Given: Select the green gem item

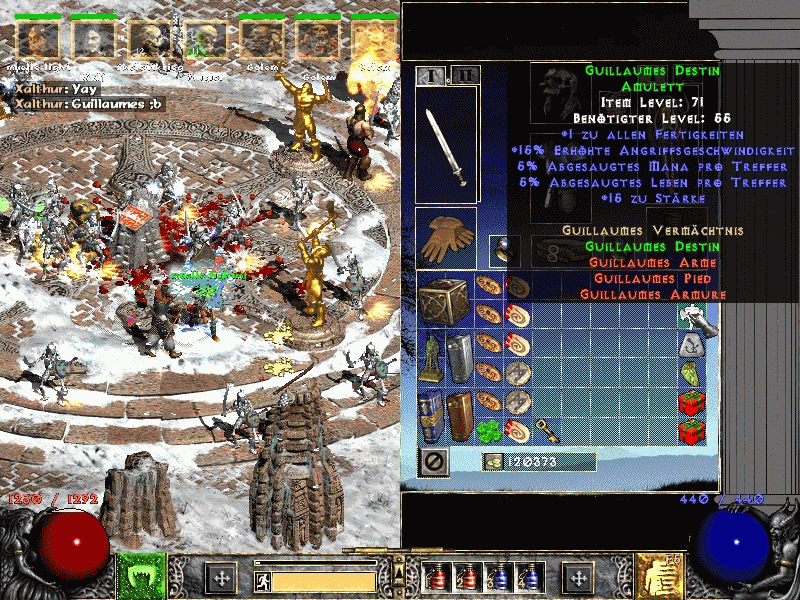Looking at the screenshot, I should (694, 374).
